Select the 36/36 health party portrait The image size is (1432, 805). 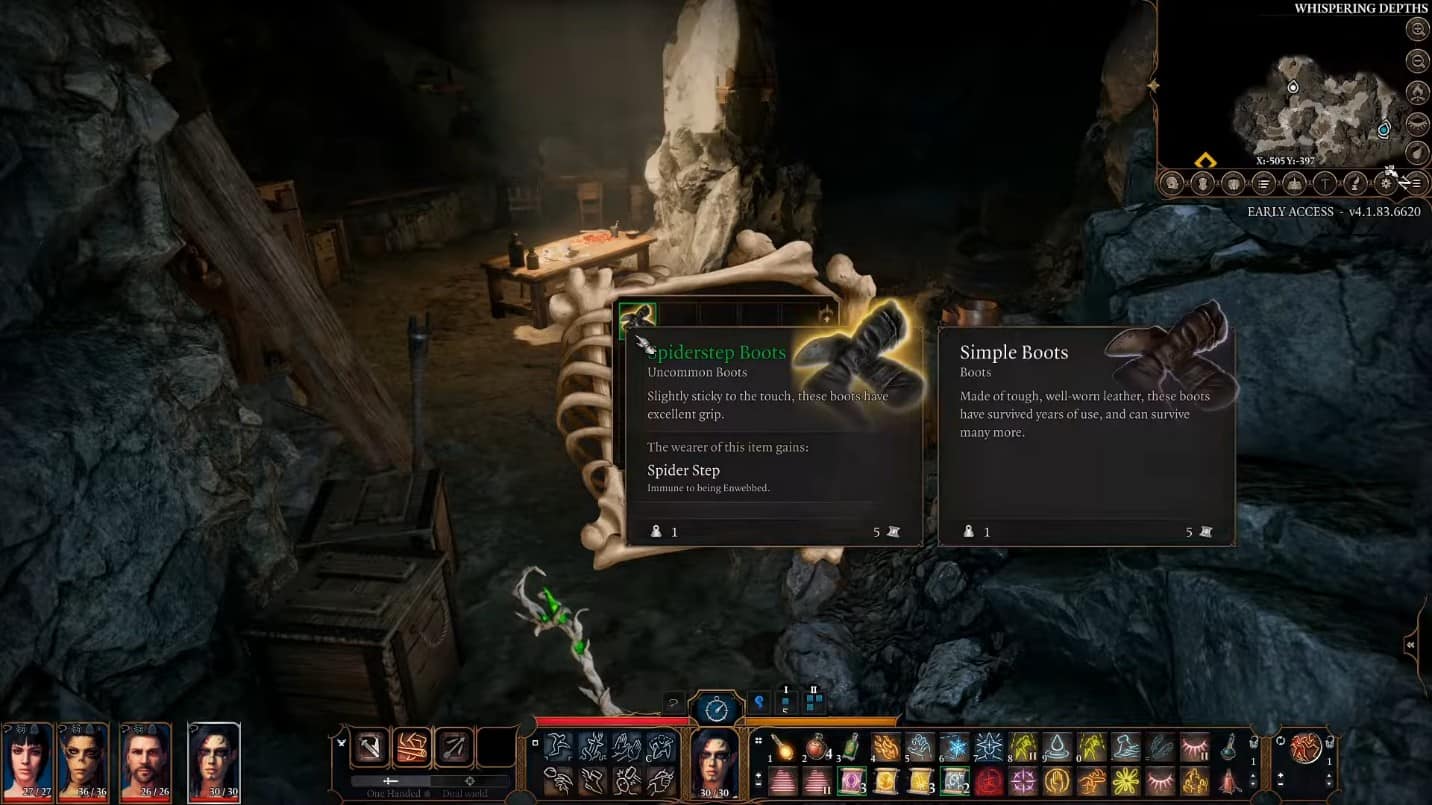[84, 758]
